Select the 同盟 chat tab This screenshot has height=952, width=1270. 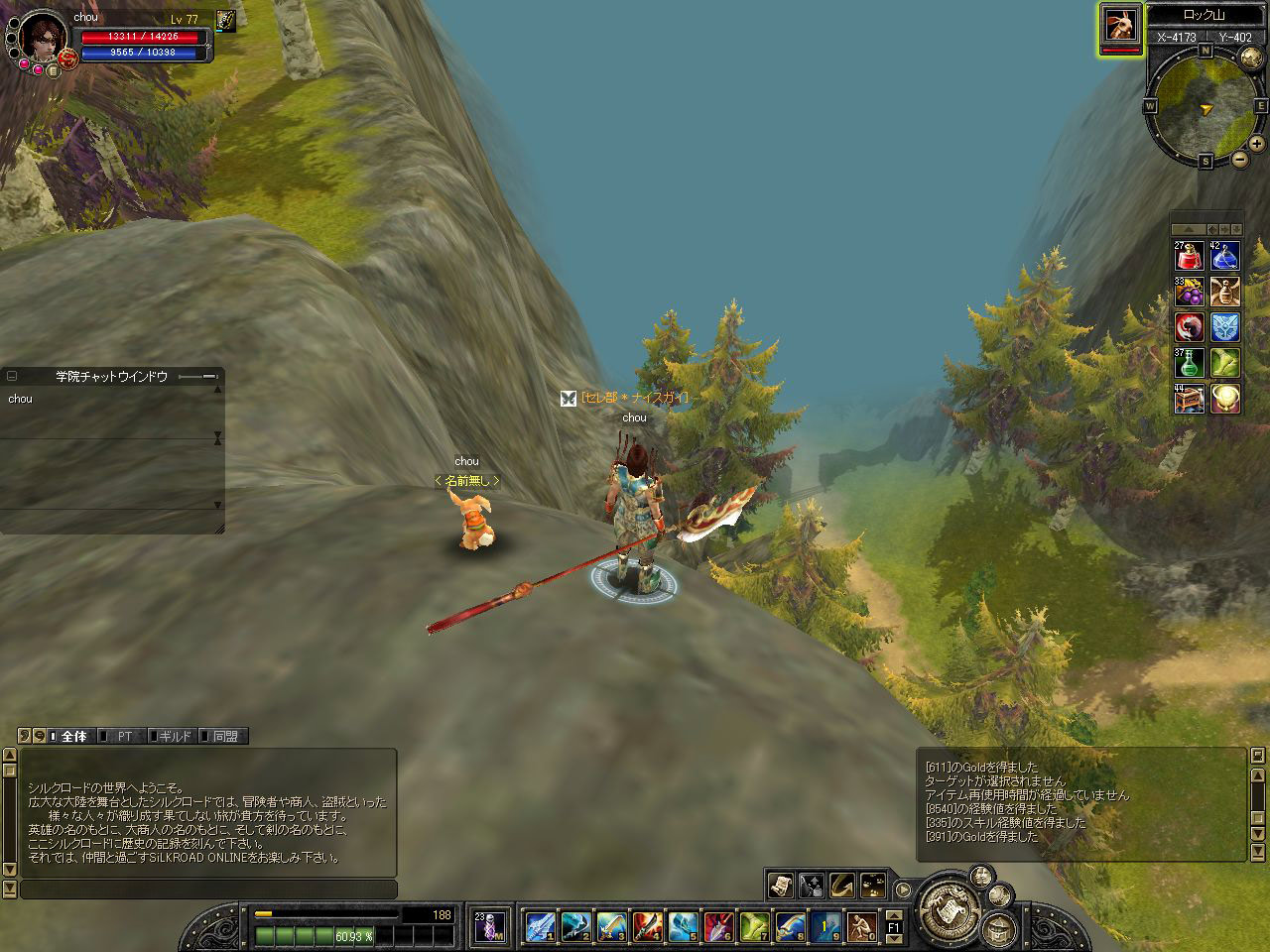224,736
